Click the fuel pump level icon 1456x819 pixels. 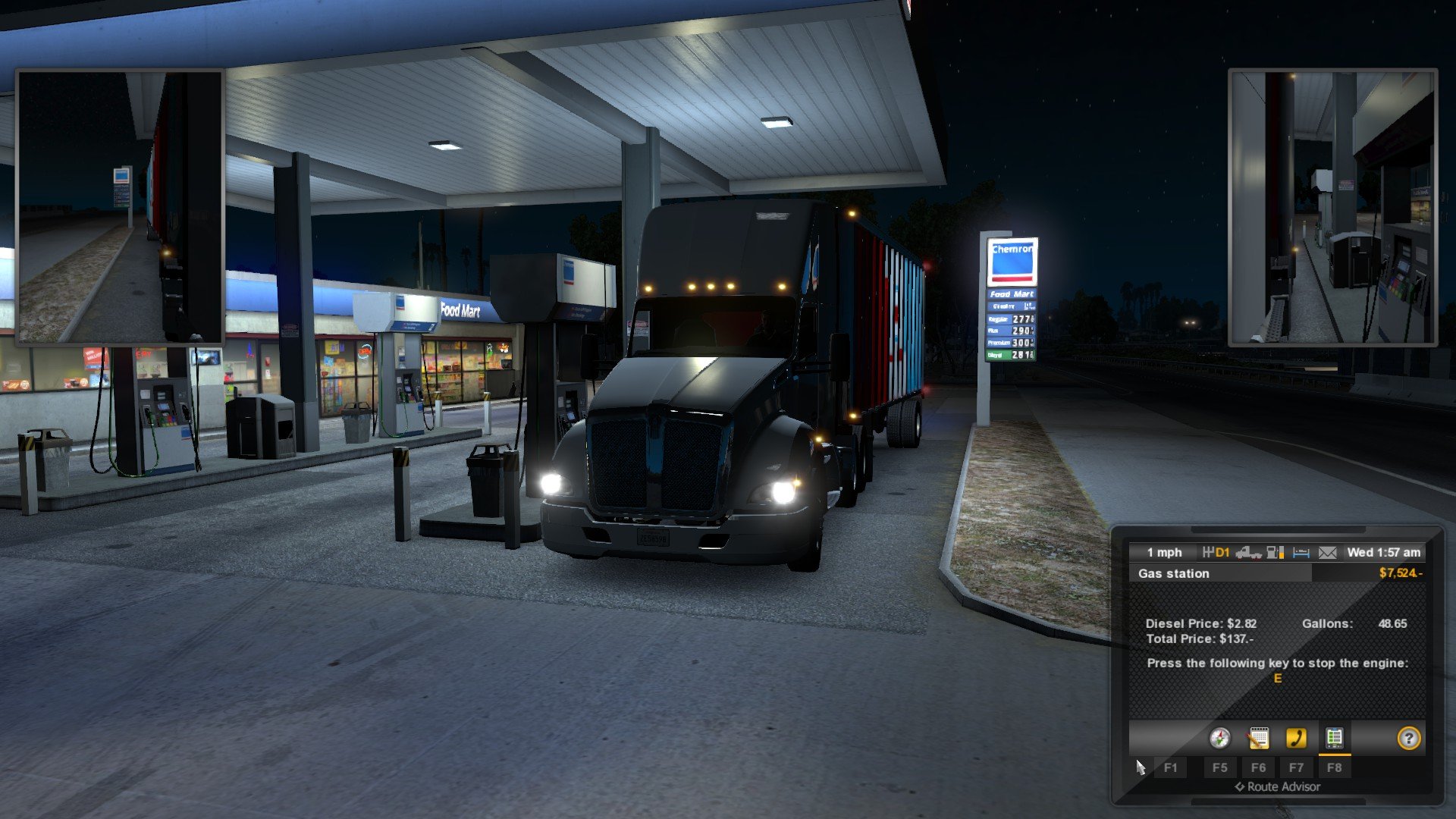click(x=1276, y=553)
